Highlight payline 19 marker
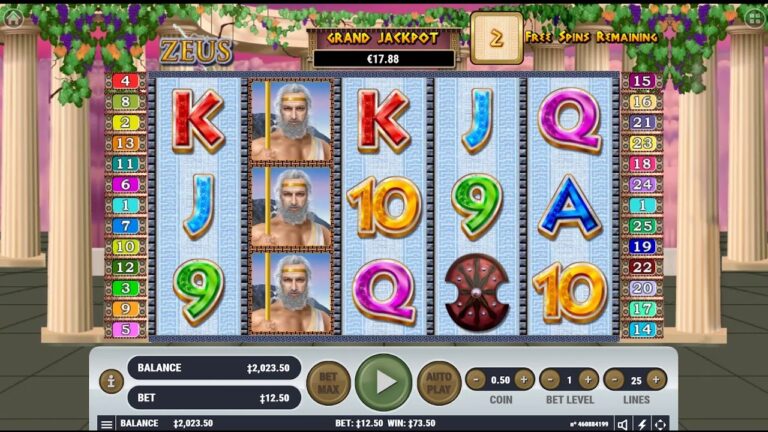768x432 pixels. coord(642,246)
